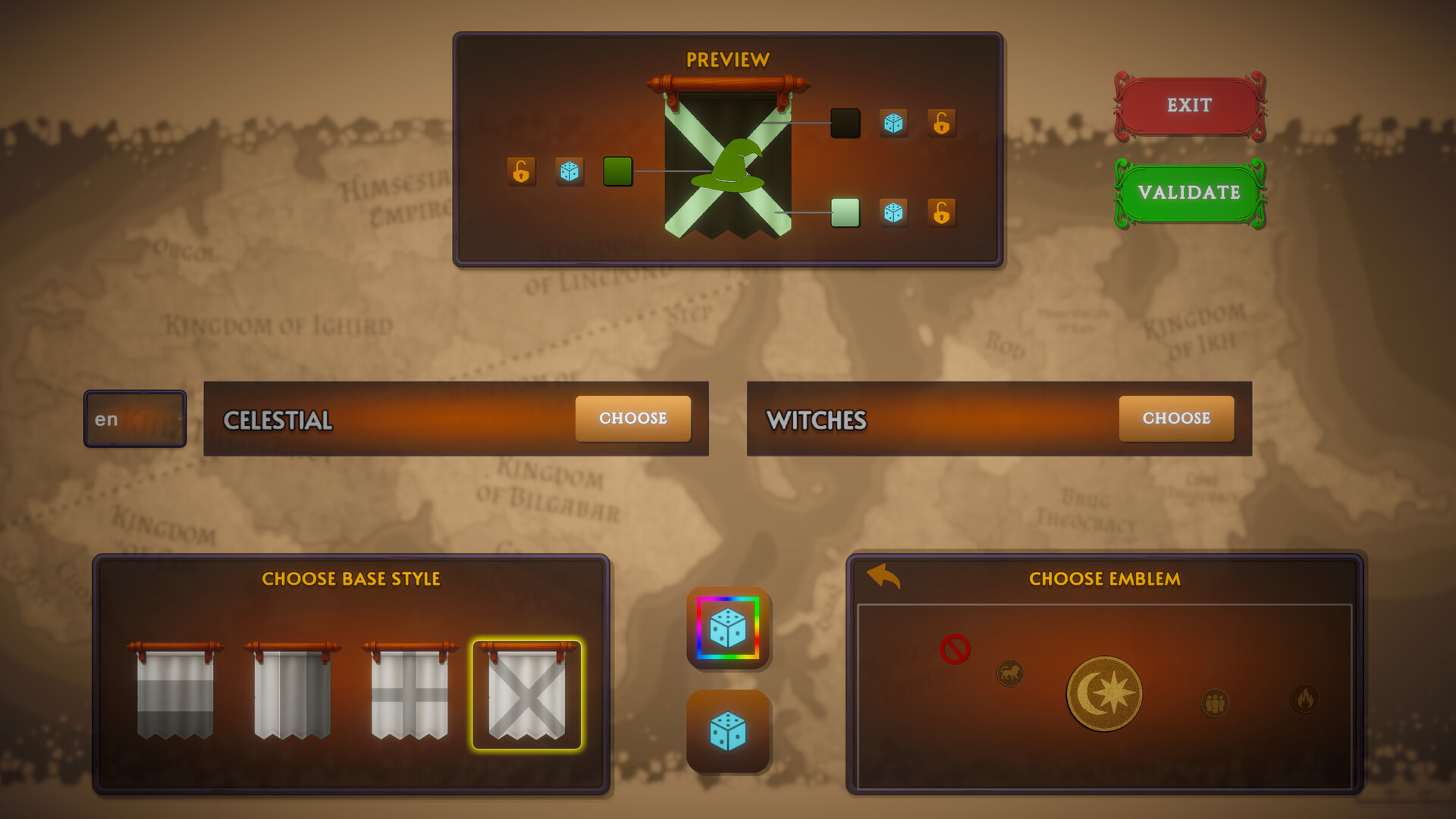Click the EXIT button

pos(1189,105)
